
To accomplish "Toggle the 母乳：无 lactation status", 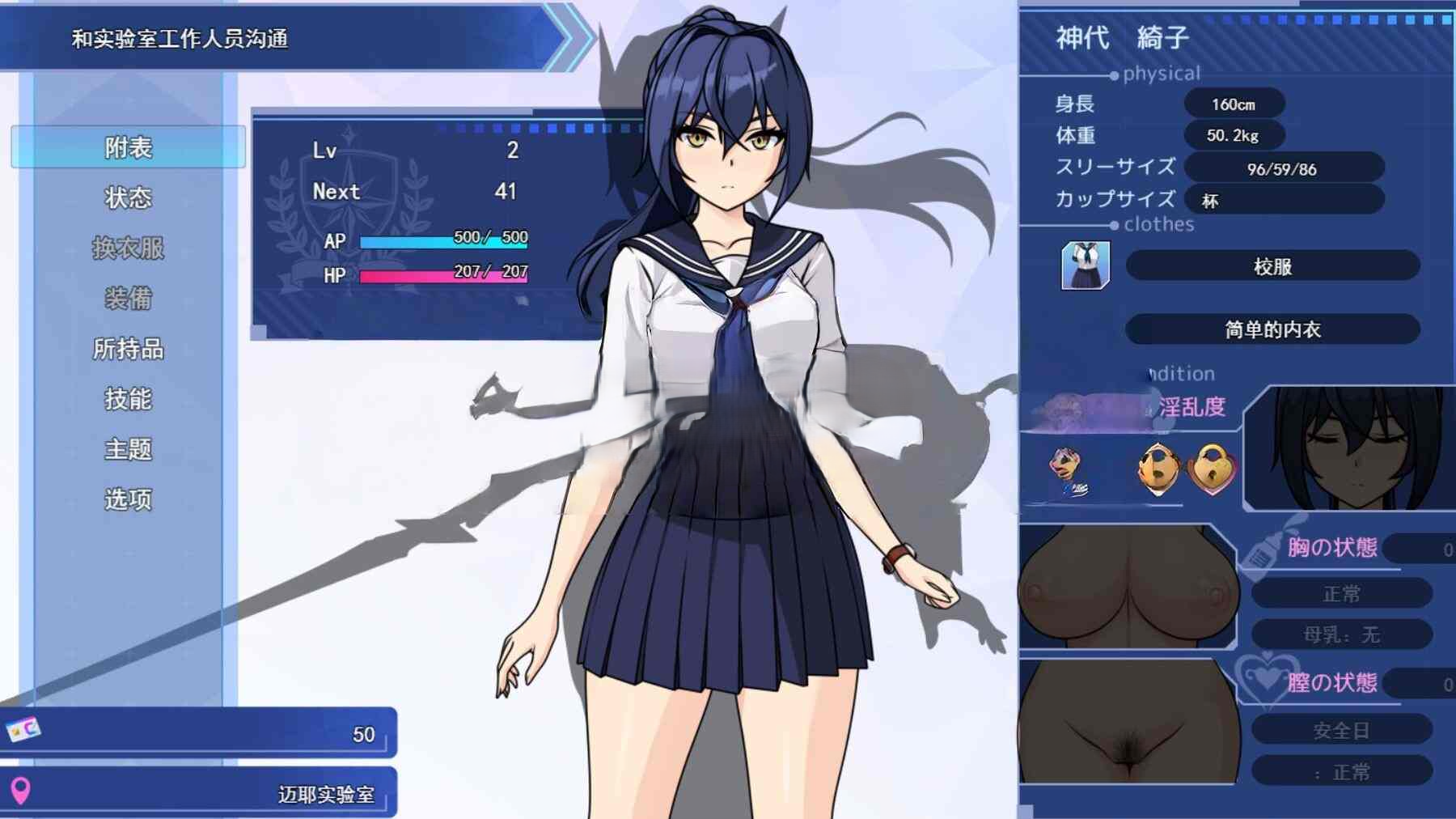I will pyautogui.click(x=1343, y=634).
